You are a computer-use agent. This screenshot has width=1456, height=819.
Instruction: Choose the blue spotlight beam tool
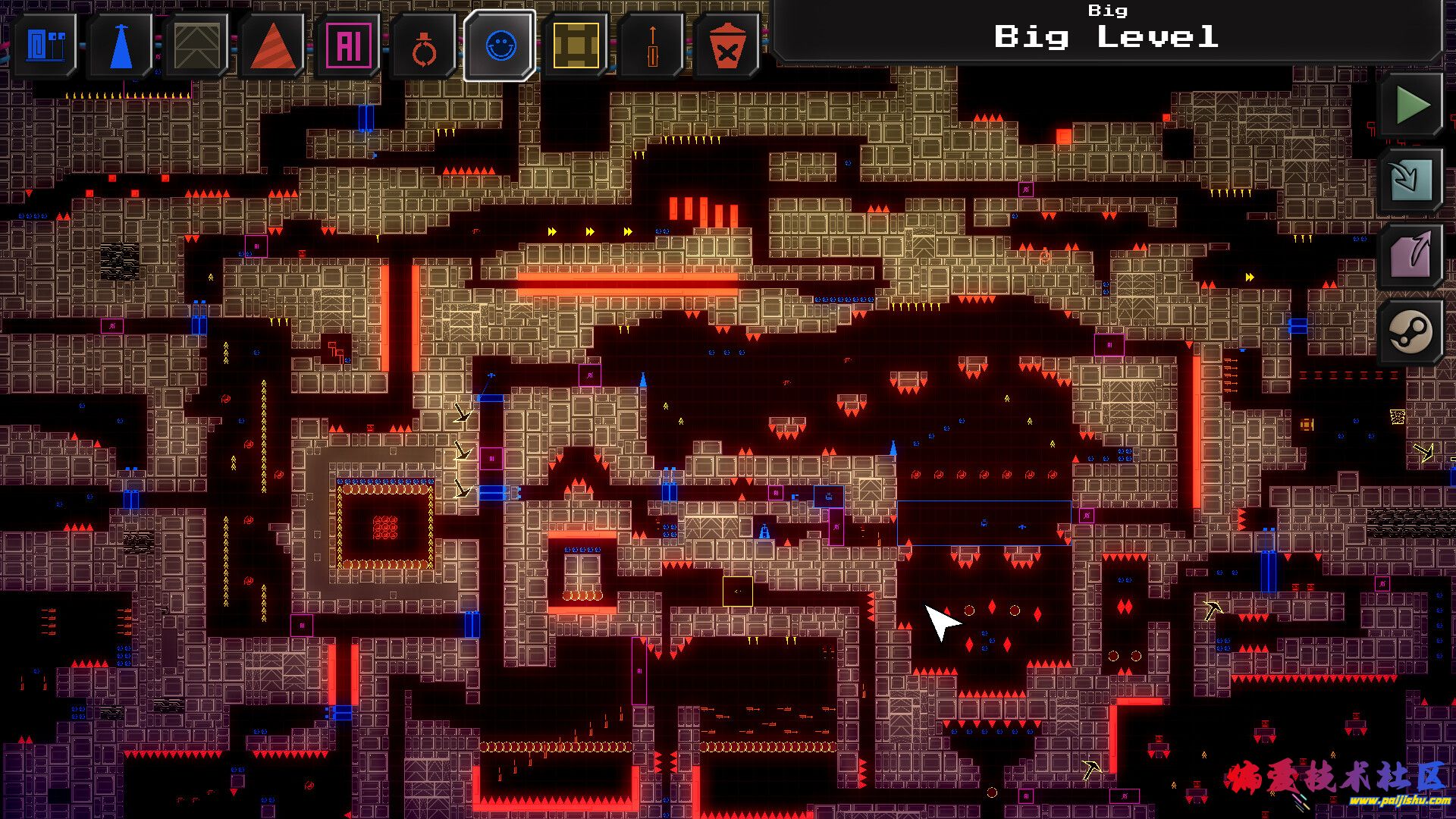121,45
